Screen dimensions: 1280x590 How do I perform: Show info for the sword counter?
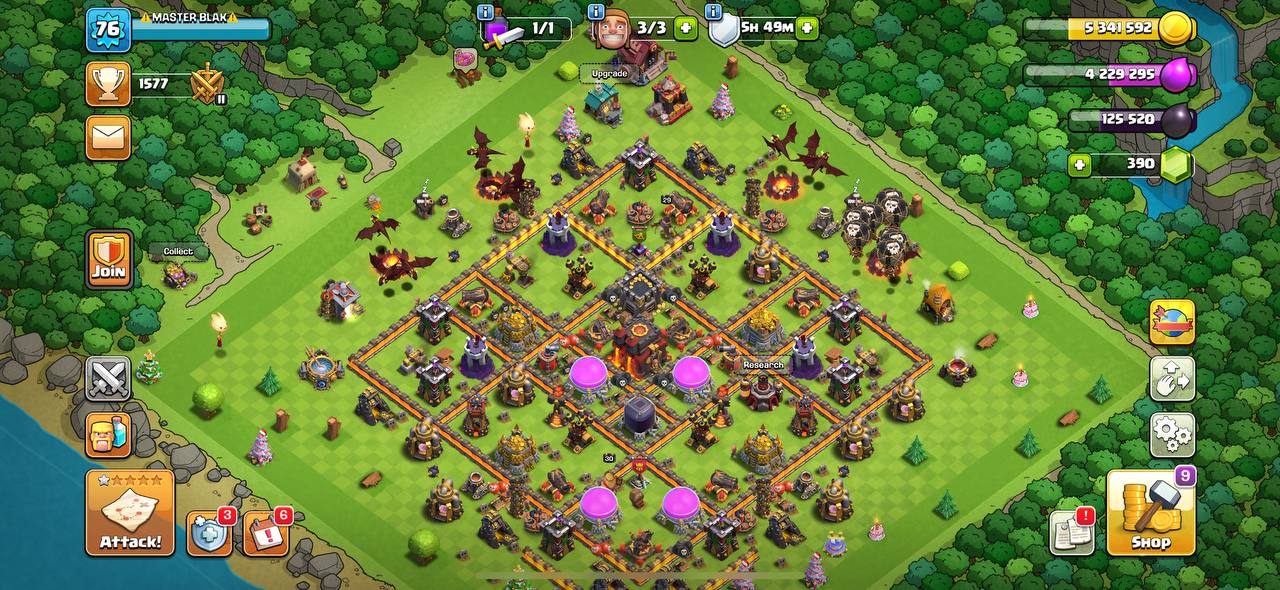[486, 12]
